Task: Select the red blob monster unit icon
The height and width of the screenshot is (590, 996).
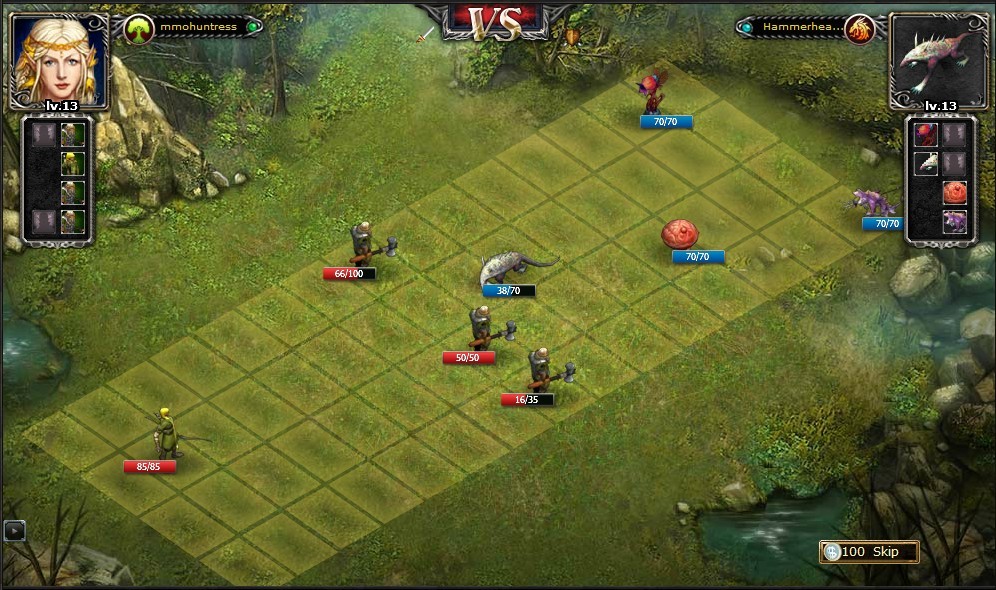Action: coord(954,192)
